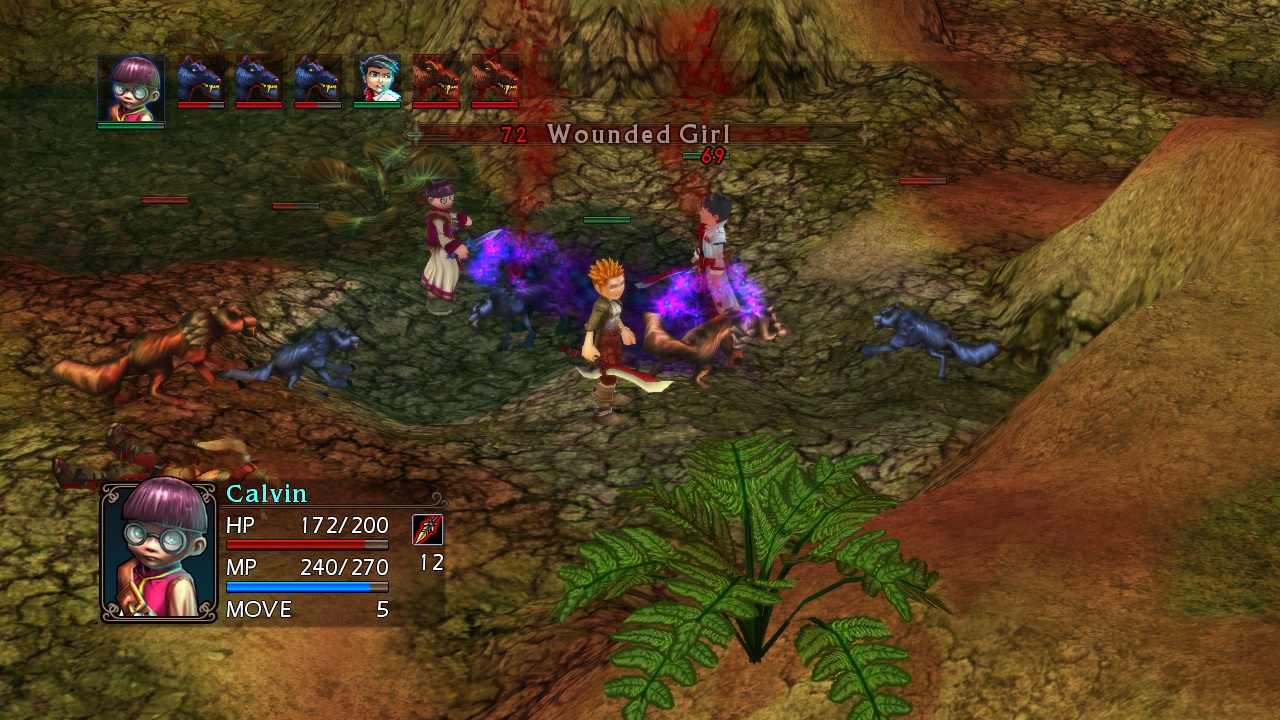This screenshot has height=720, width=1280.
Task: Select the 69 damage number on screen
Action: pos(712,156)
